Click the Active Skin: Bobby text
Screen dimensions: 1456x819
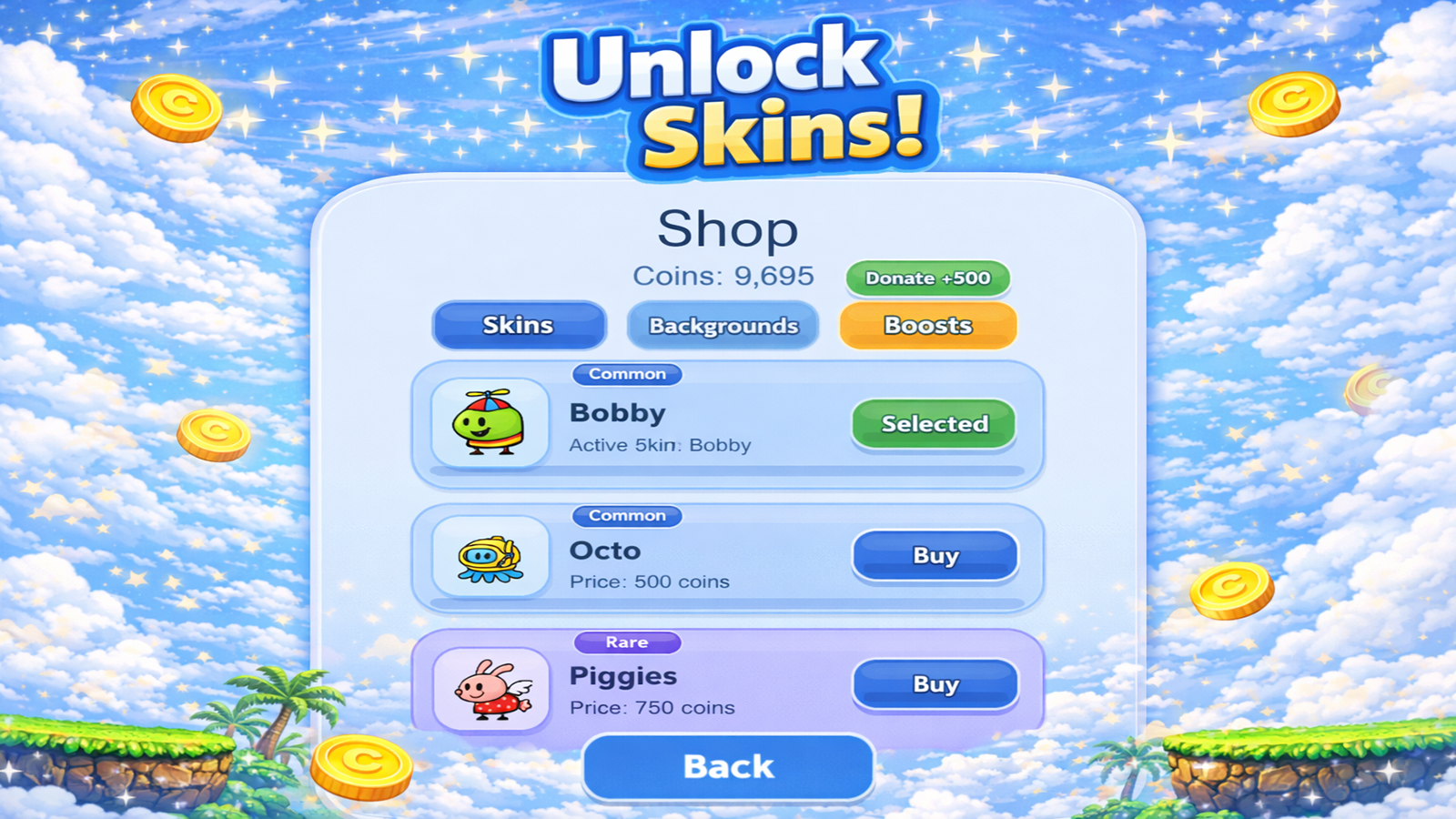tap(658, 445)
